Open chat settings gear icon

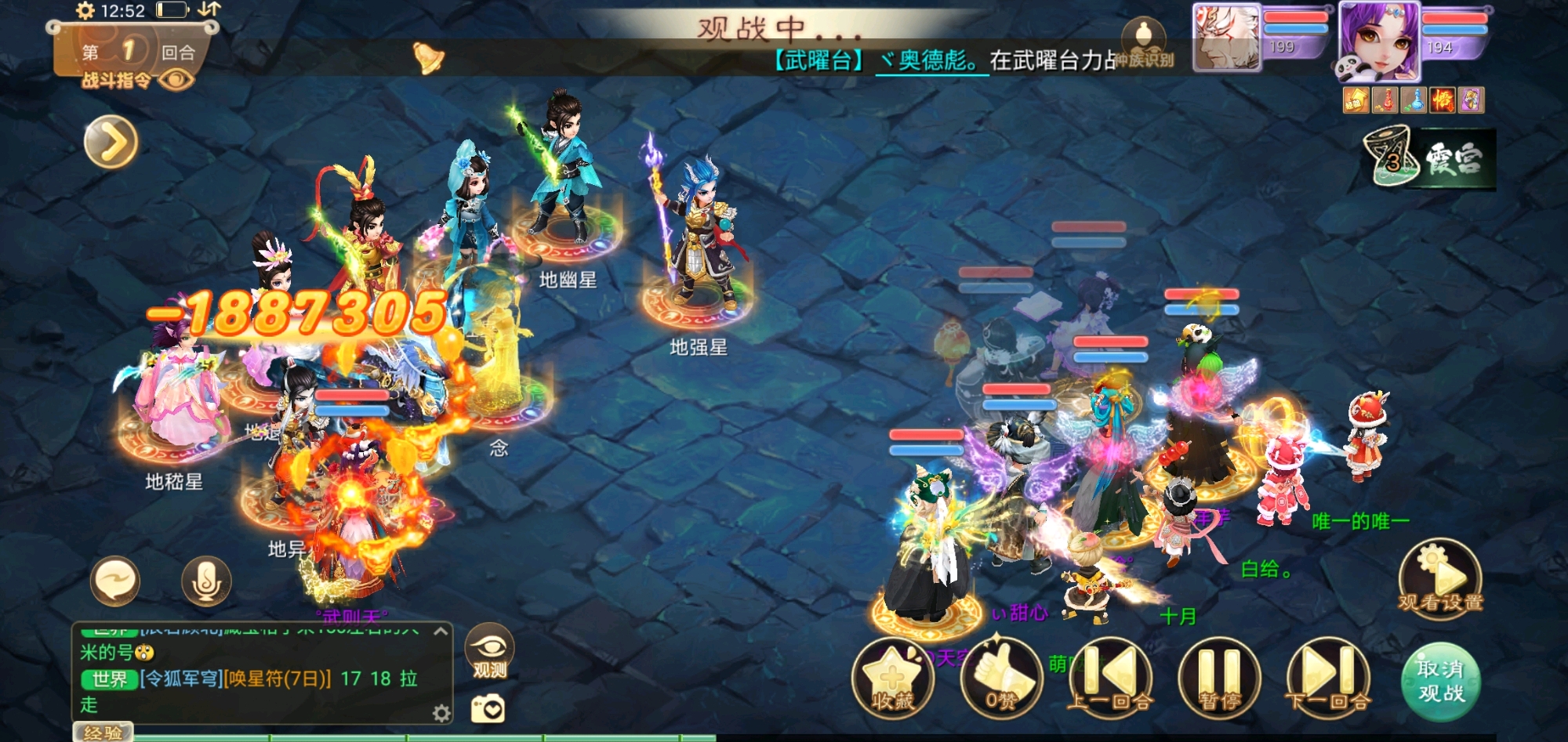click(441, 713)
